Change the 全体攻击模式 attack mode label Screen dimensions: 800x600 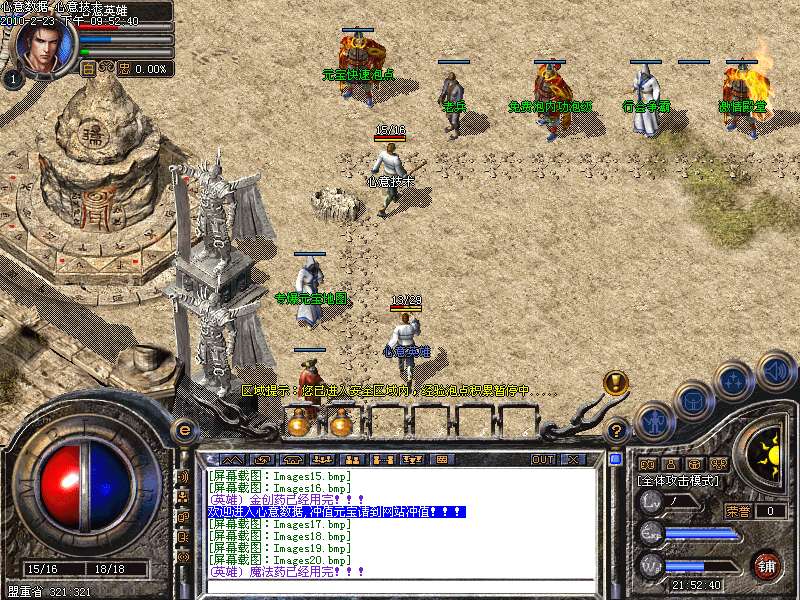[678, 481]
